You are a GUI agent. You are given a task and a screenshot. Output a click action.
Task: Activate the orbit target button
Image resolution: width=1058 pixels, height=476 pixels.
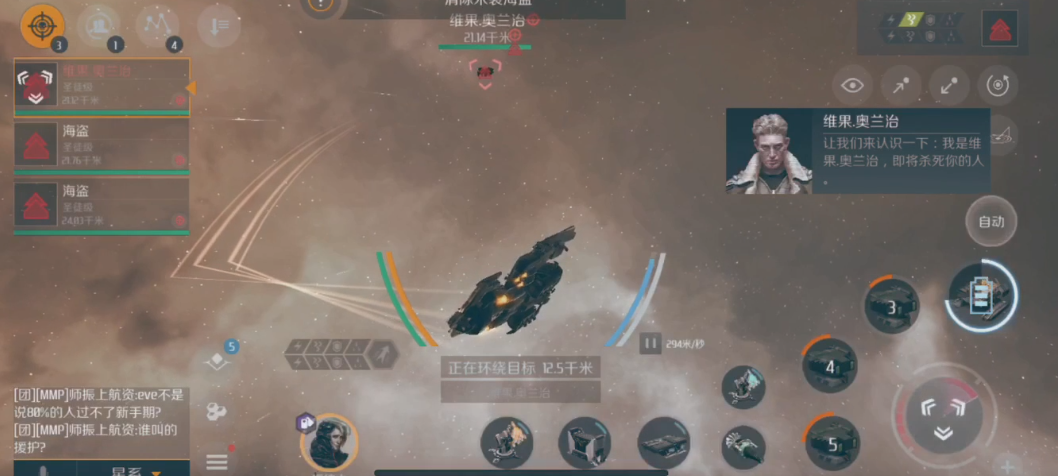tap(997, 86)
